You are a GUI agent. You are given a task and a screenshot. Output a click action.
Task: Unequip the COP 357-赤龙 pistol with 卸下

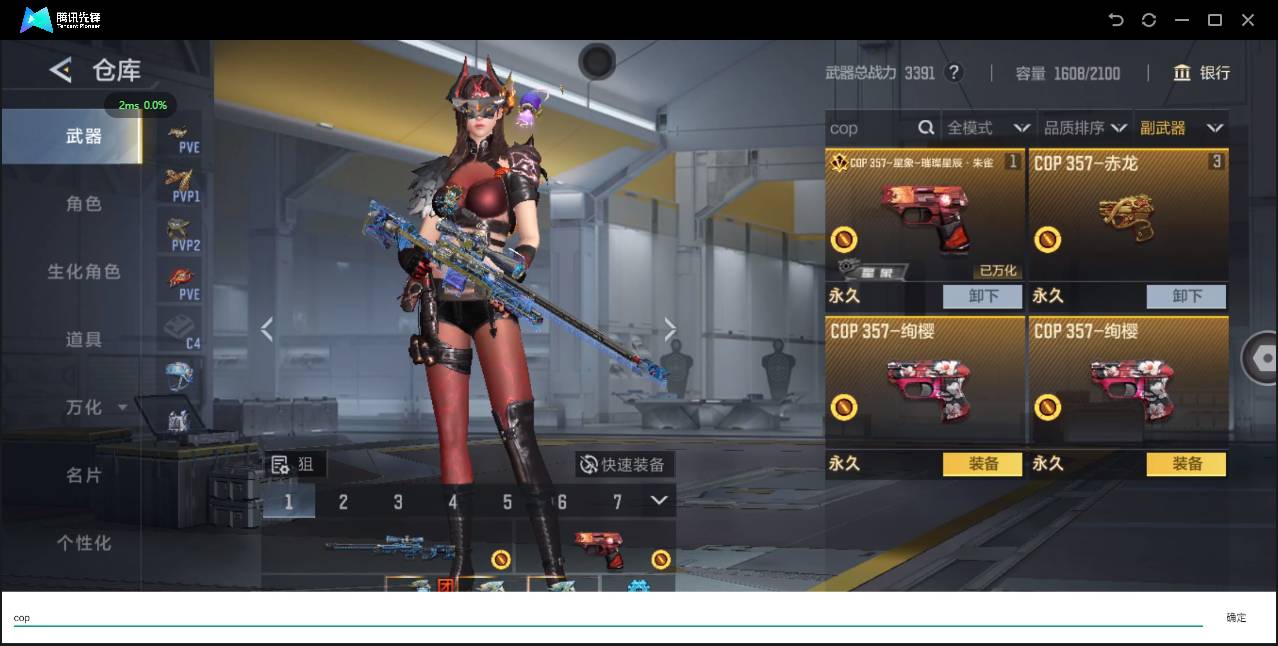(x=1186, y=296)
